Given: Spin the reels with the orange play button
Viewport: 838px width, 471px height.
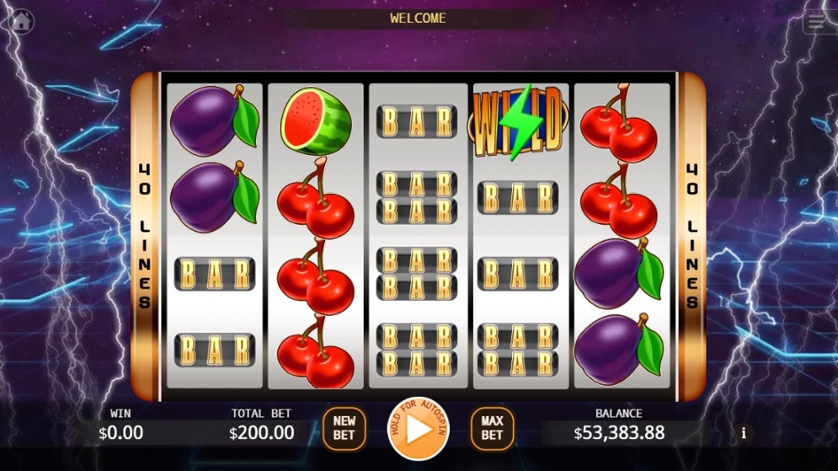Looking at the screenshot, I should pyautogui.click(x=418, y=430).
